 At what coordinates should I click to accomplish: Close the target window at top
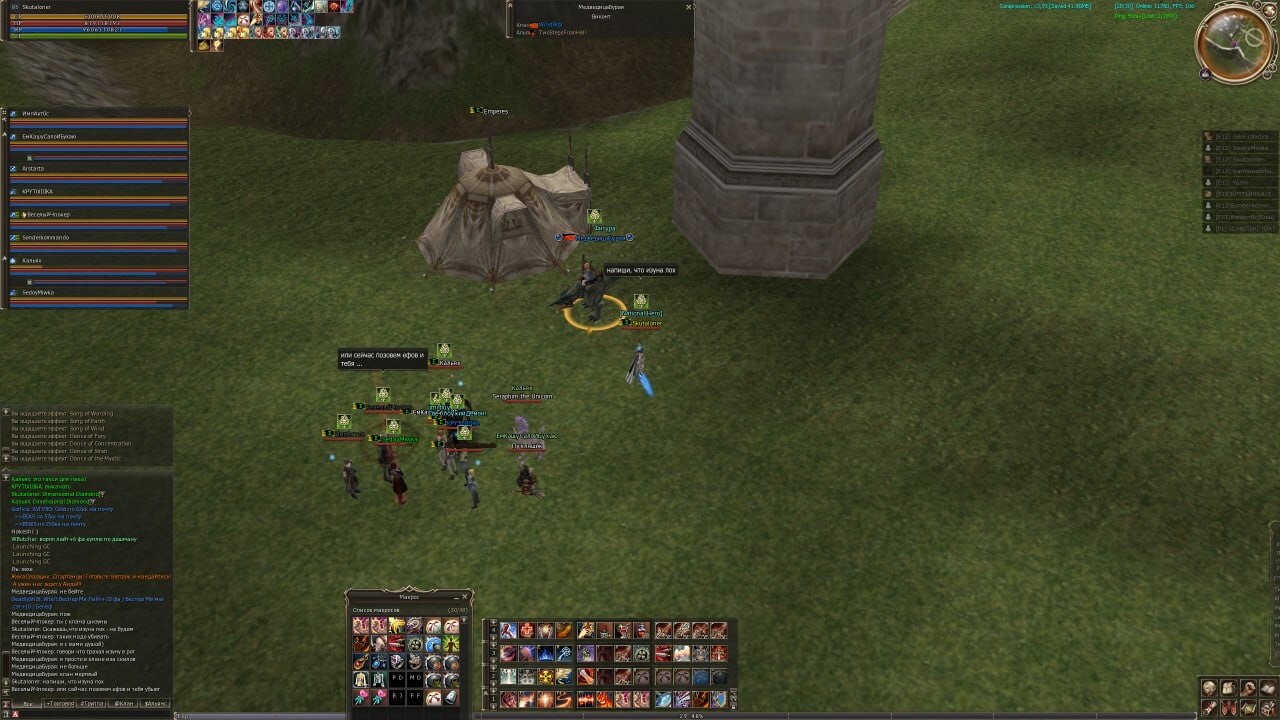tap(688, 7)
